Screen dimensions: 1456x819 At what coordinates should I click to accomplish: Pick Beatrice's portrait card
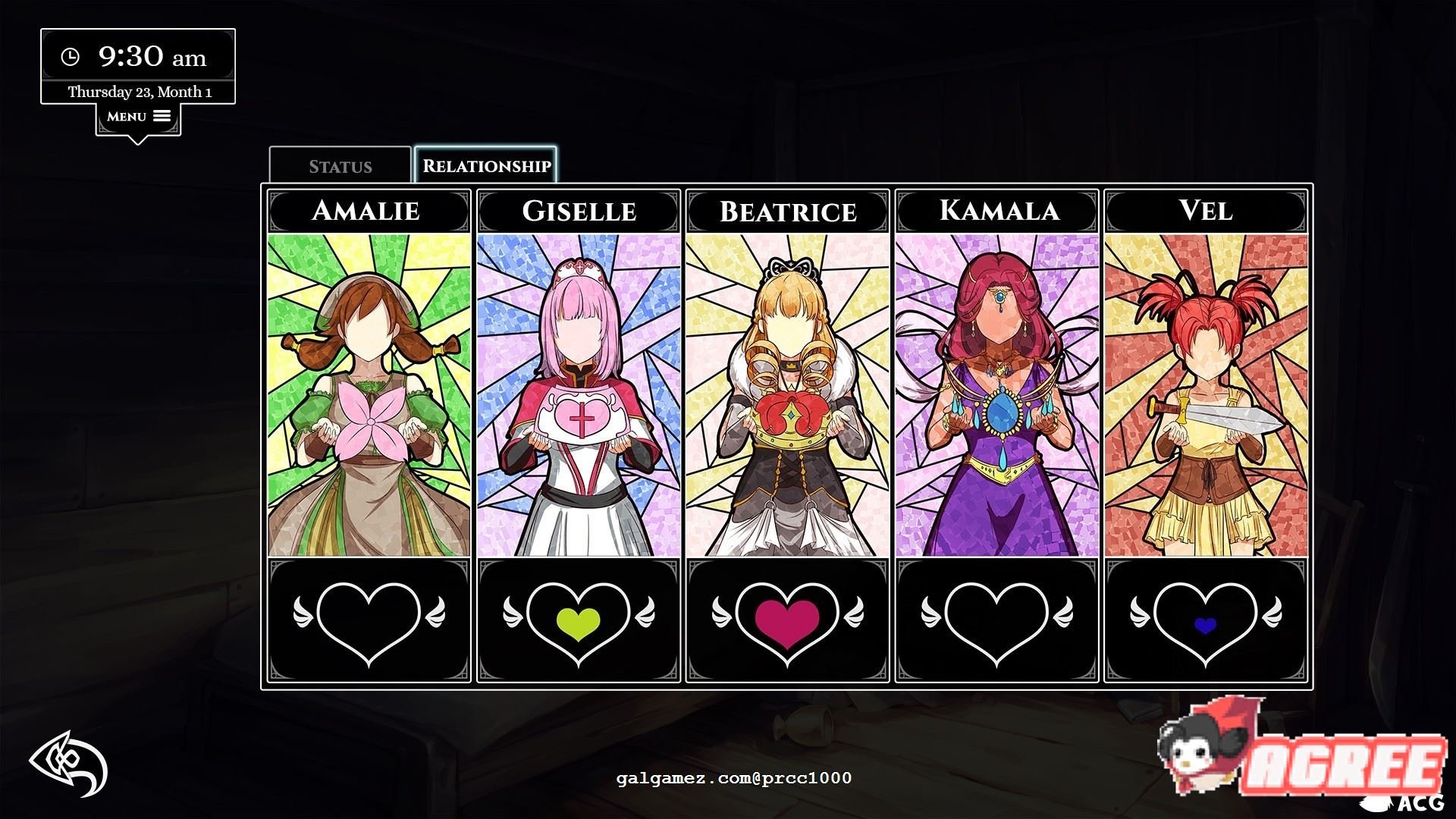(x=787, y=394)
